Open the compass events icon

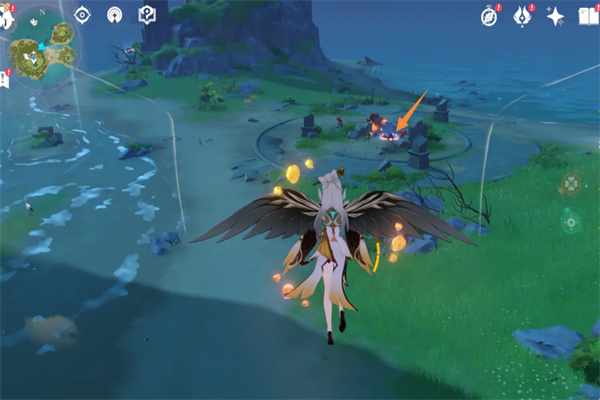[x=489, y=16]
